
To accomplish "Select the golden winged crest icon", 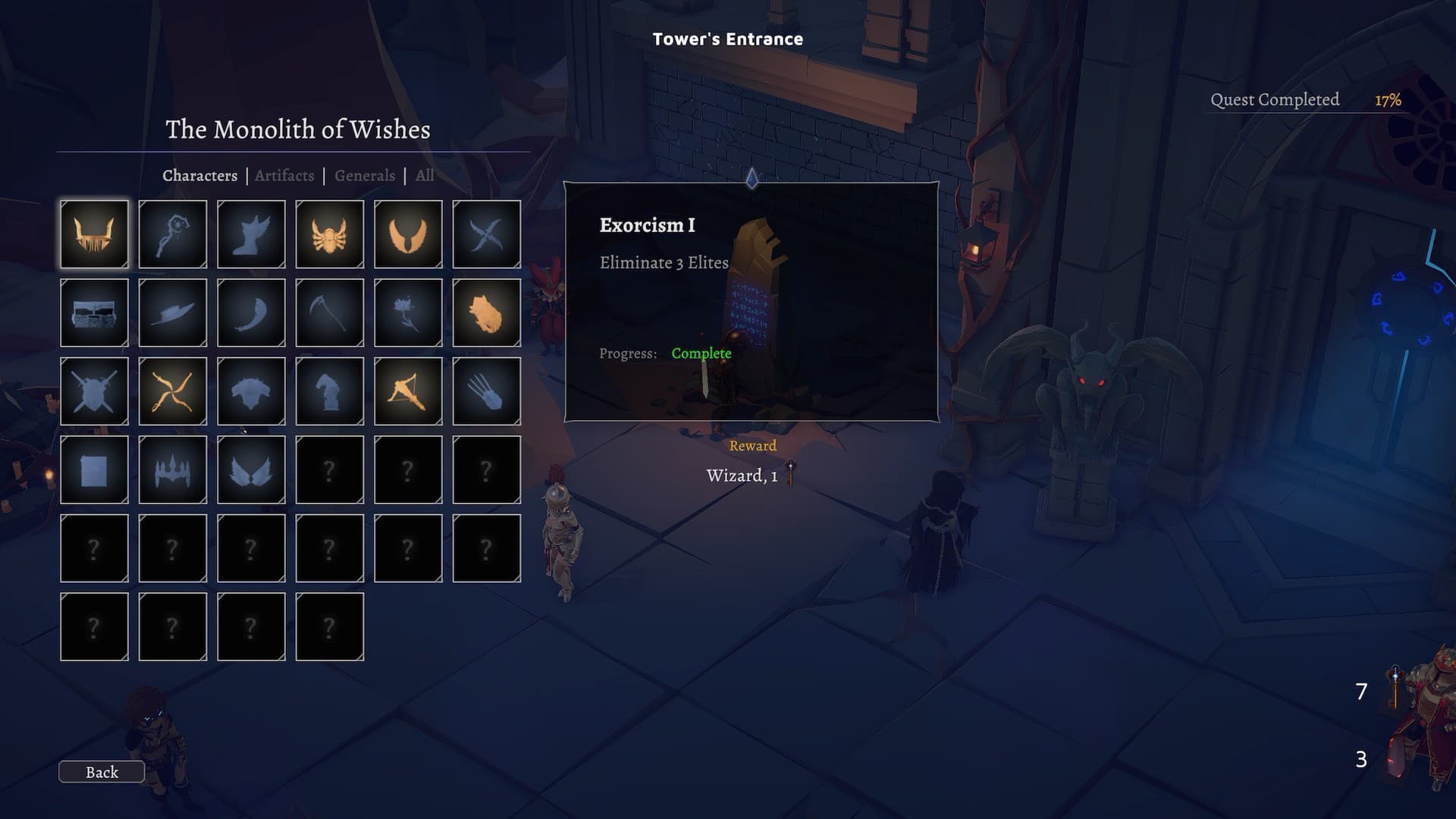I will coord(409,234).
